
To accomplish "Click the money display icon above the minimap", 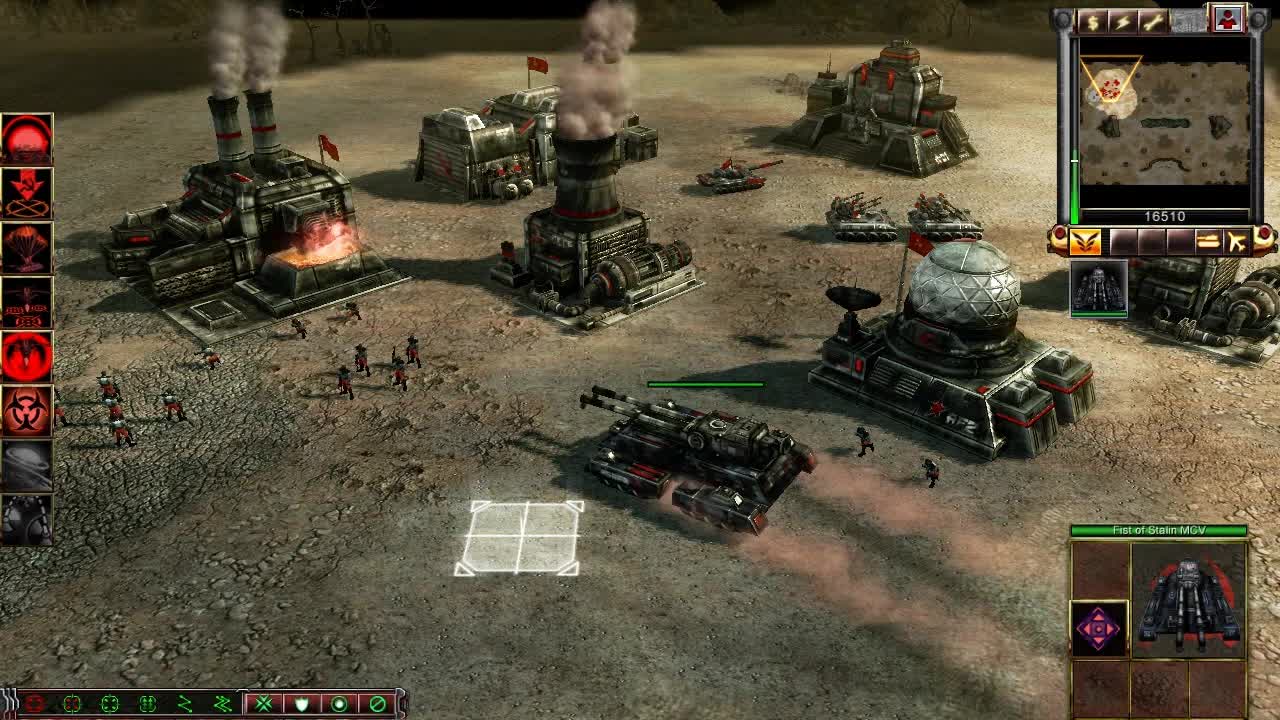I will [x=1094, y=22].
